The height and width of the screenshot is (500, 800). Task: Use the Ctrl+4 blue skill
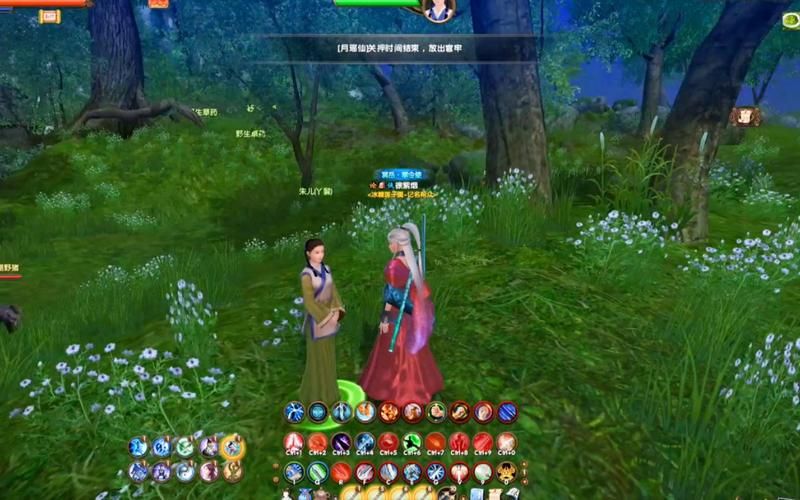coord(365,442)
